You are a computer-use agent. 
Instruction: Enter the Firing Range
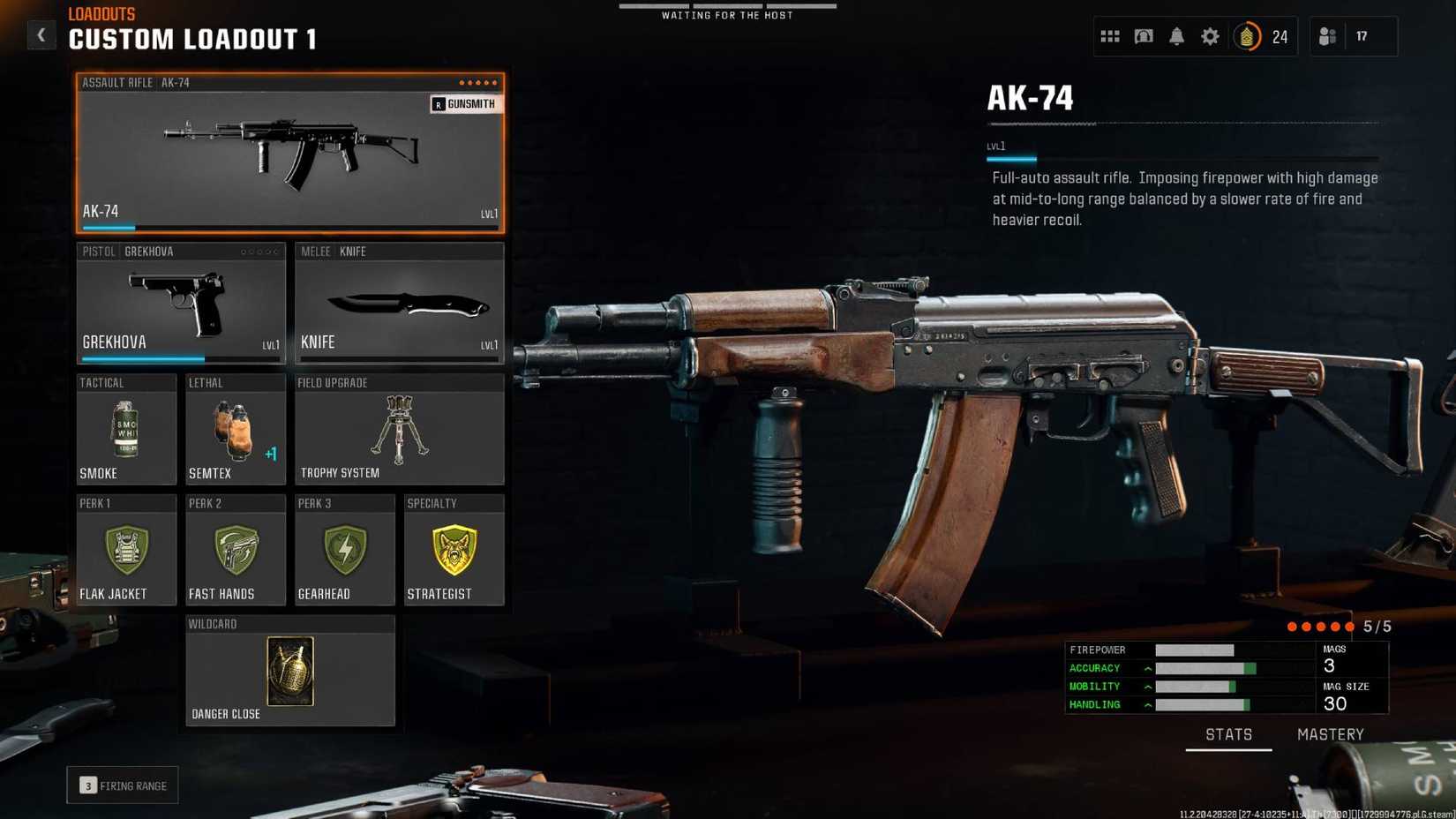tap(123, 785)
